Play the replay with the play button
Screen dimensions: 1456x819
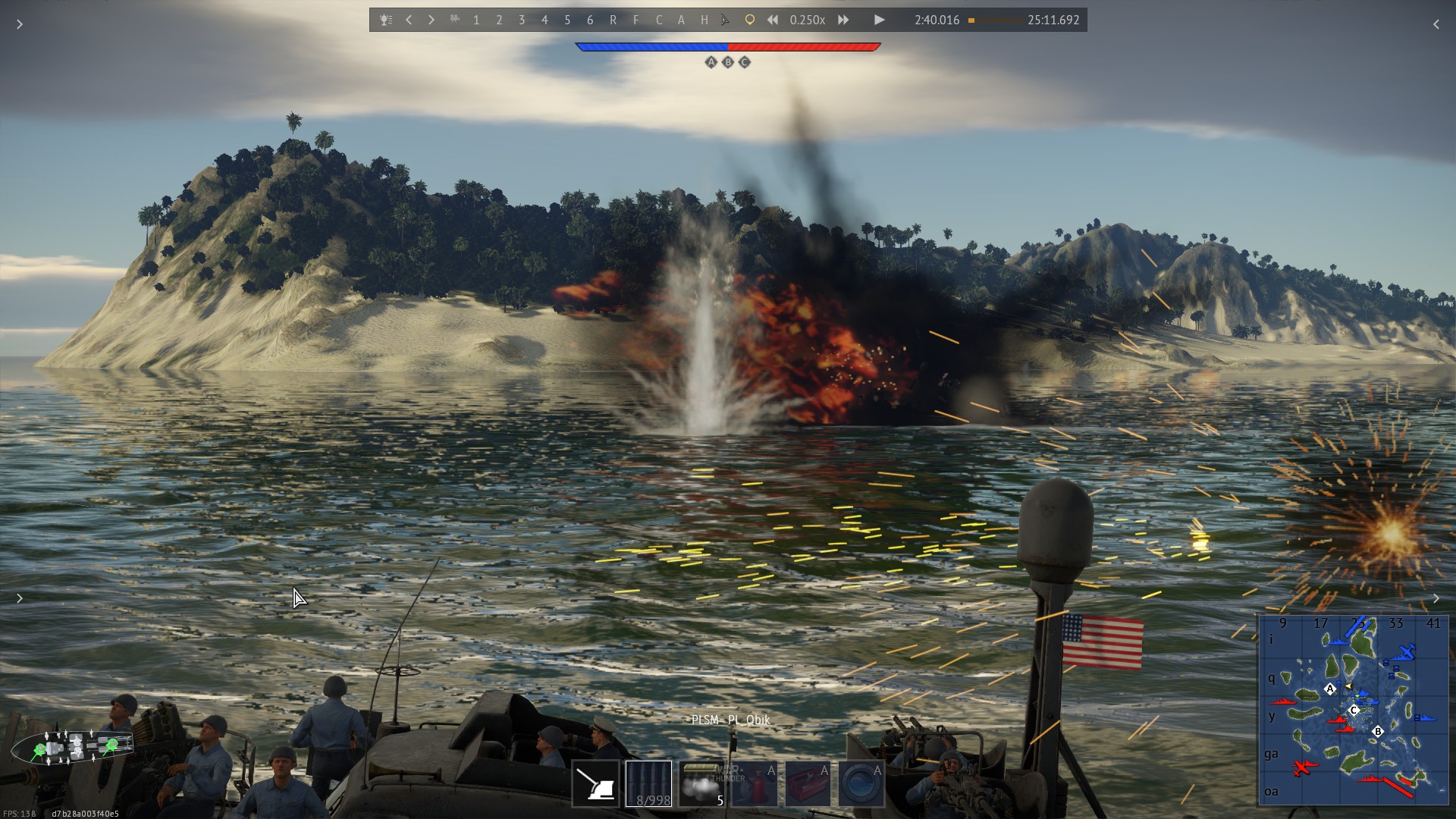click(x=879, y=20)
